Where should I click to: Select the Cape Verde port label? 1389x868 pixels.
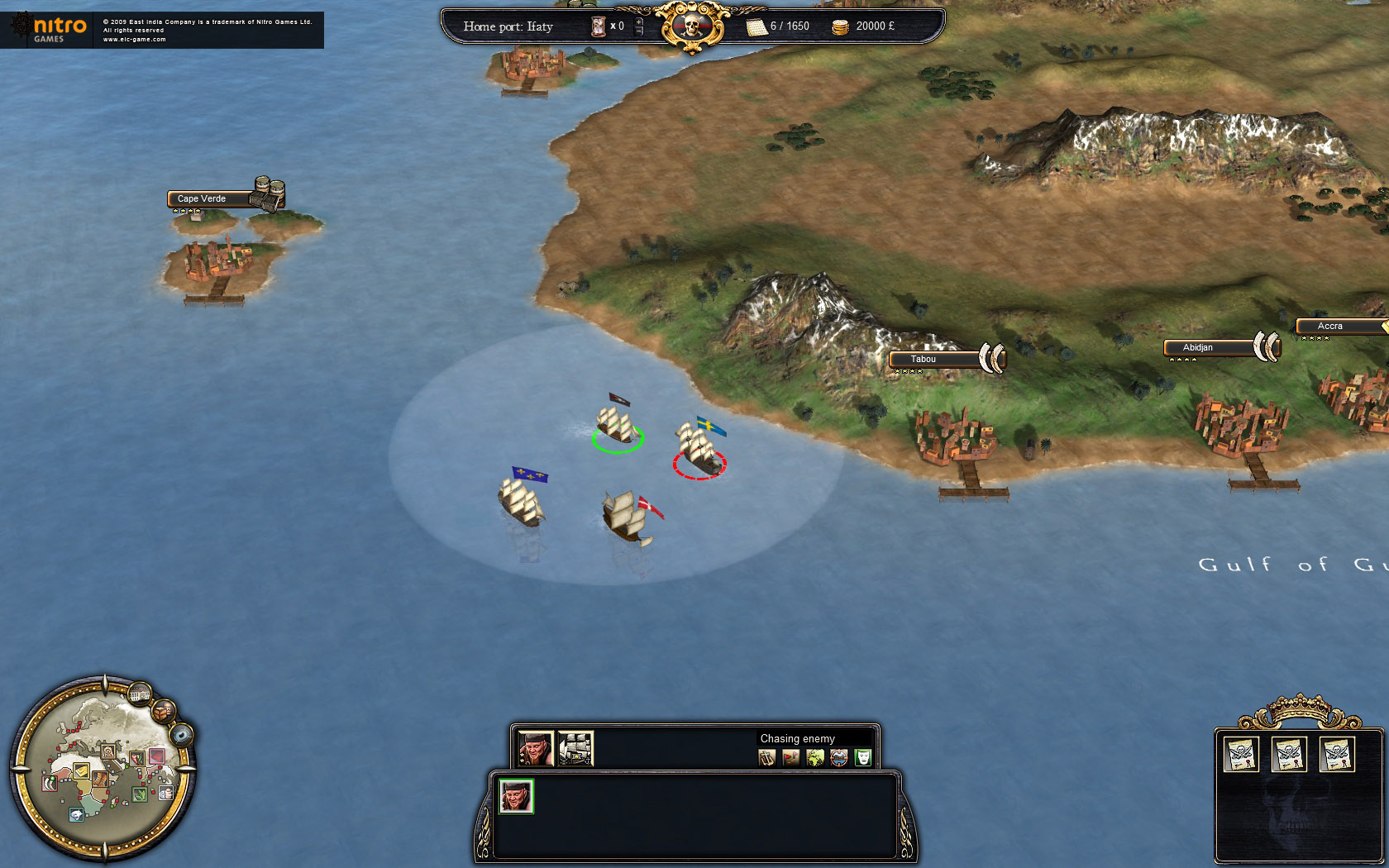point(202,198)
